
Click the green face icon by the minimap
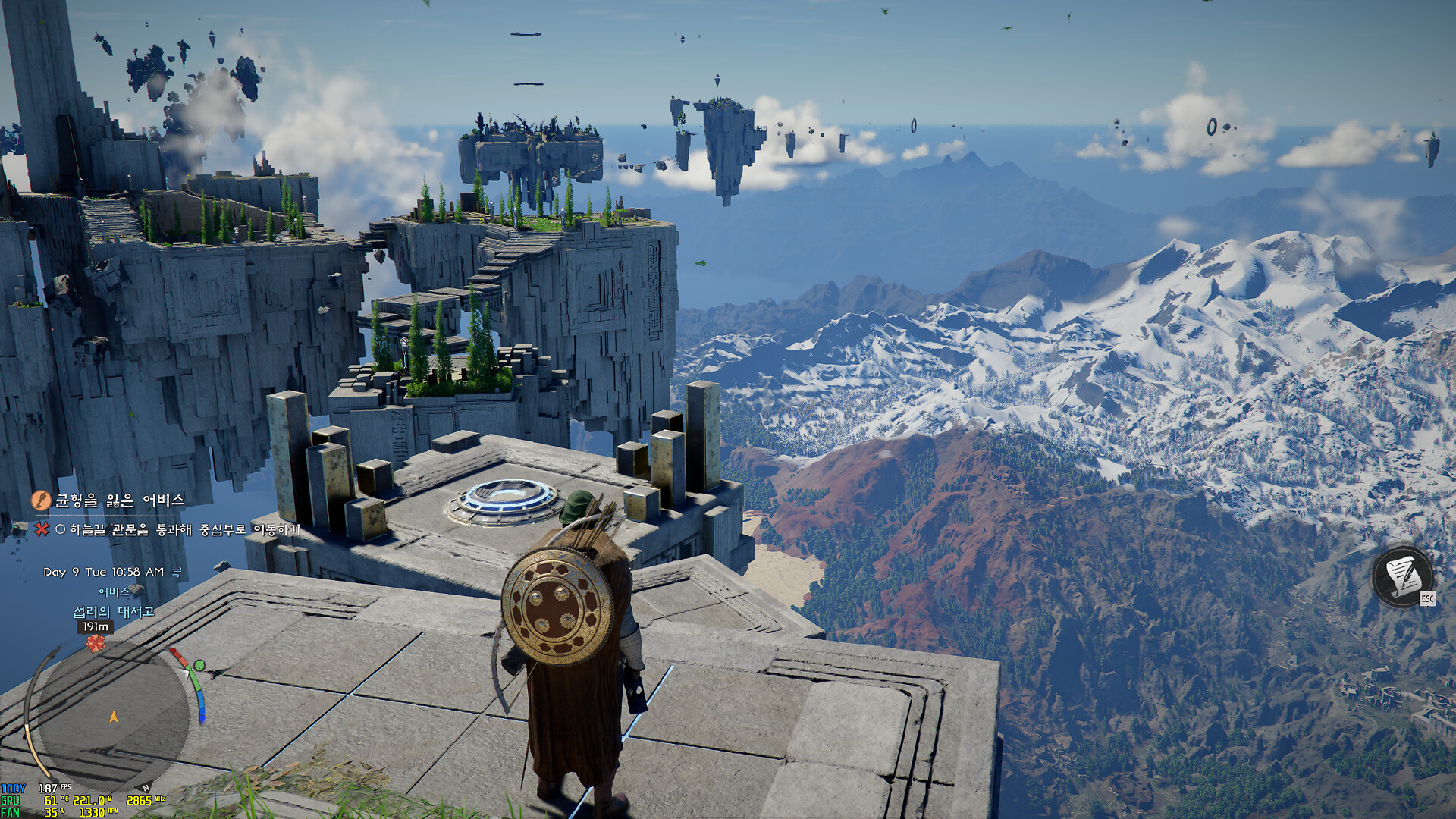(199, 666)
